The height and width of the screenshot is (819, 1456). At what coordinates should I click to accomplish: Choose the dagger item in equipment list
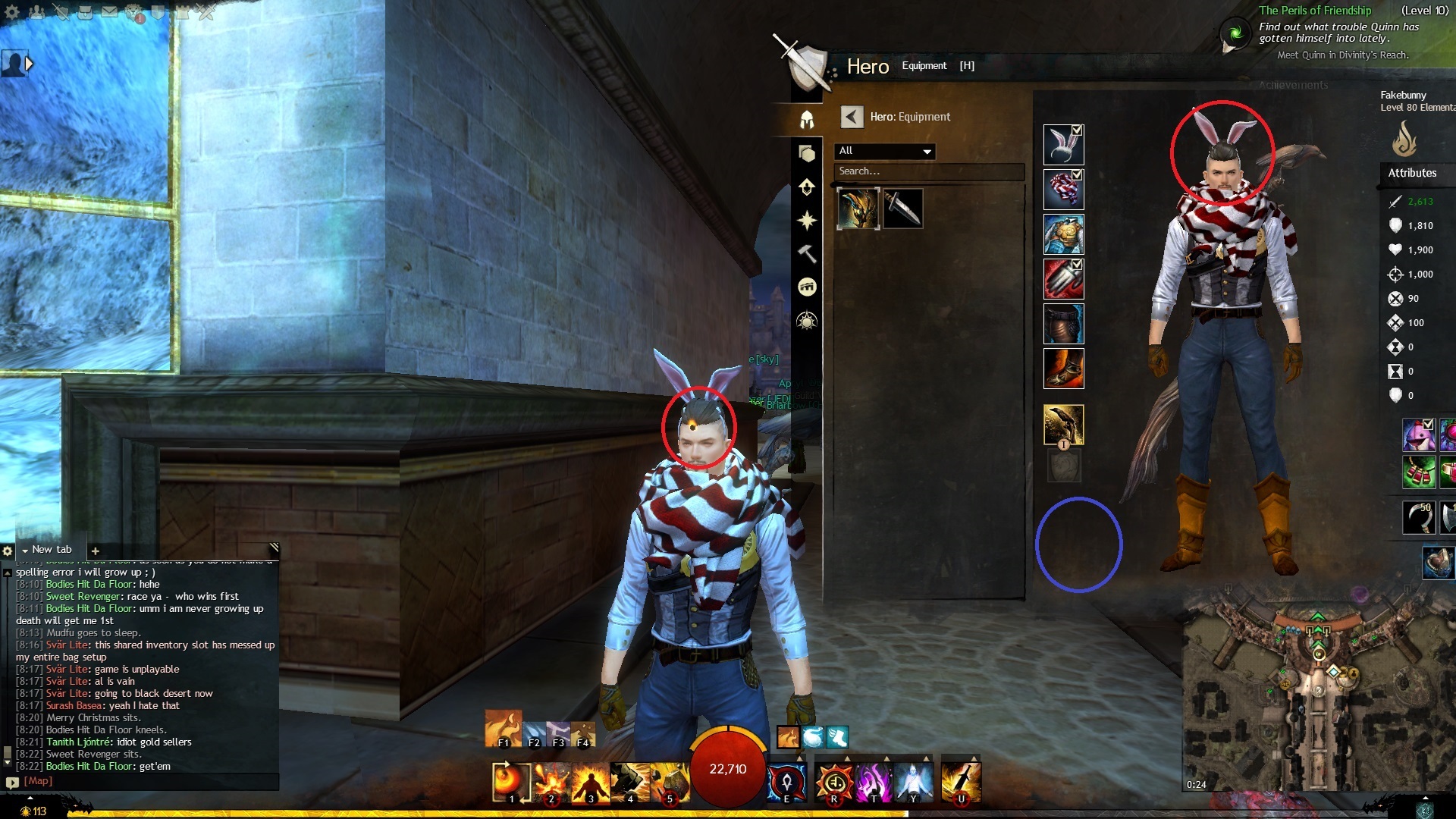(902, 208)
